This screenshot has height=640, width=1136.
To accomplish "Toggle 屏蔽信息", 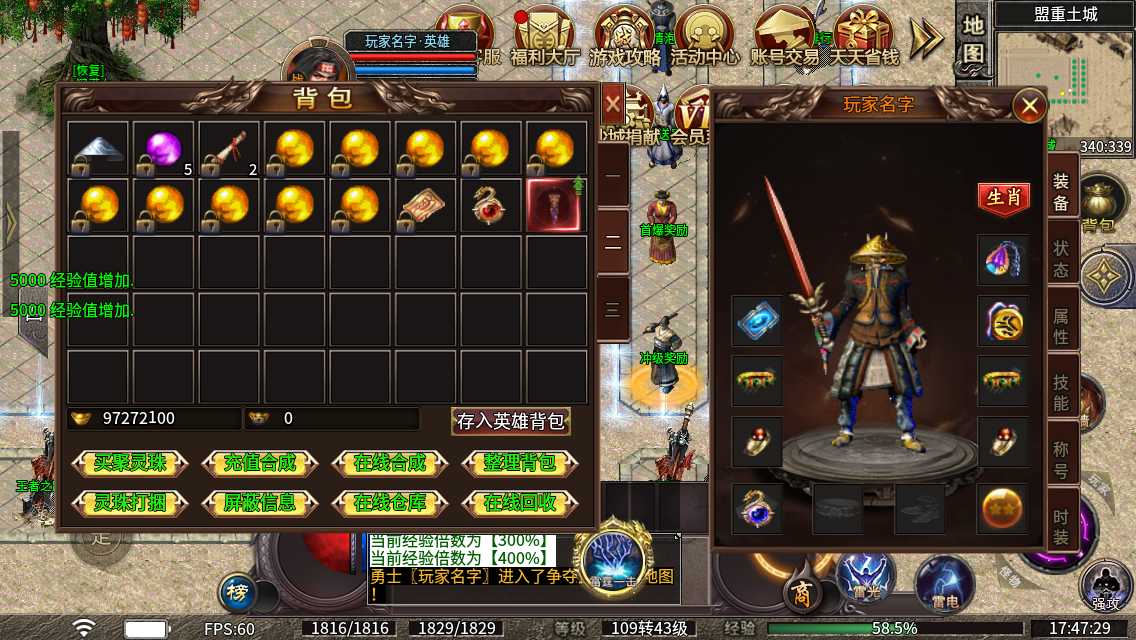I will tap(260, 502).
